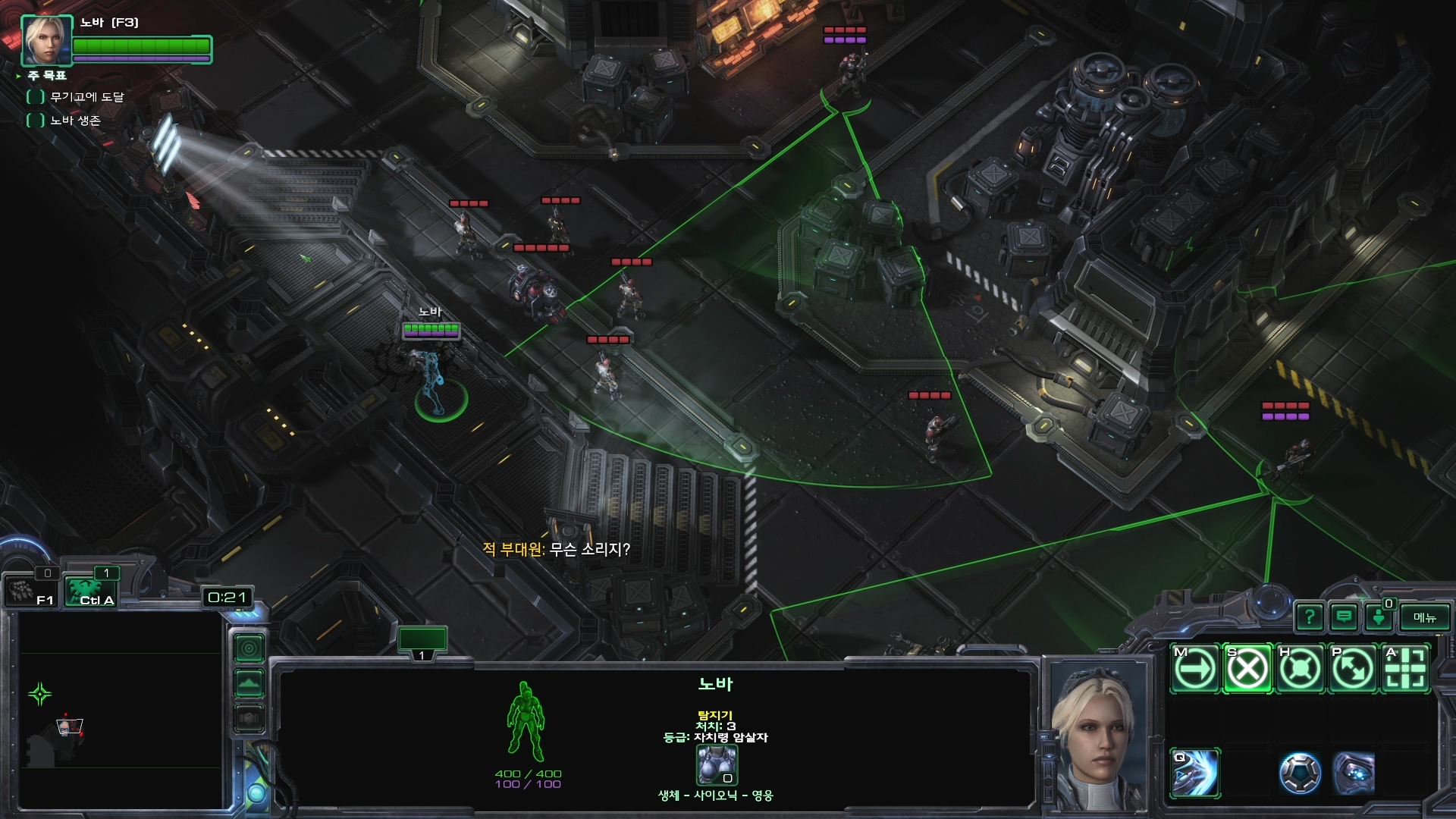This screenshot has width=1456, height=819.
Task: Click the minimap ping signal button
Action: click(249, 648)
